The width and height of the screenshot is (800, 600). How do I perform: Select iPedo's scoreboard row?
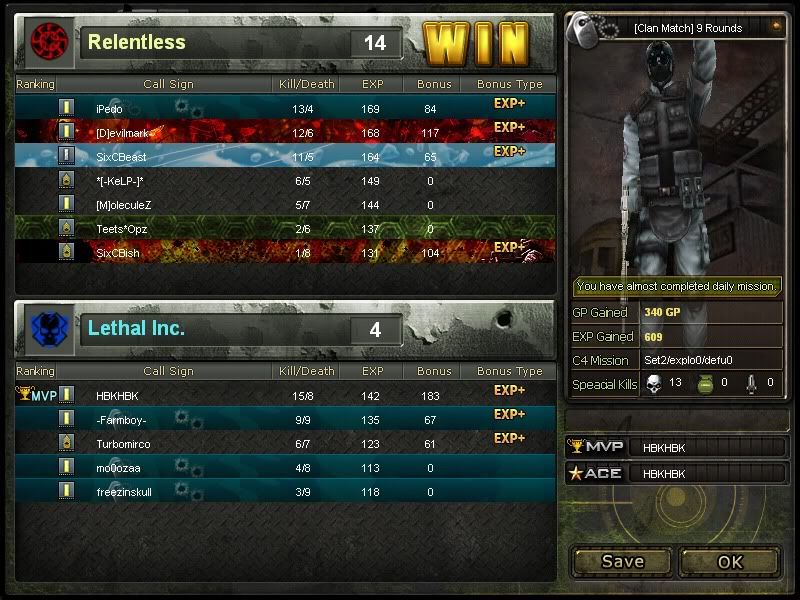point(285,107)
